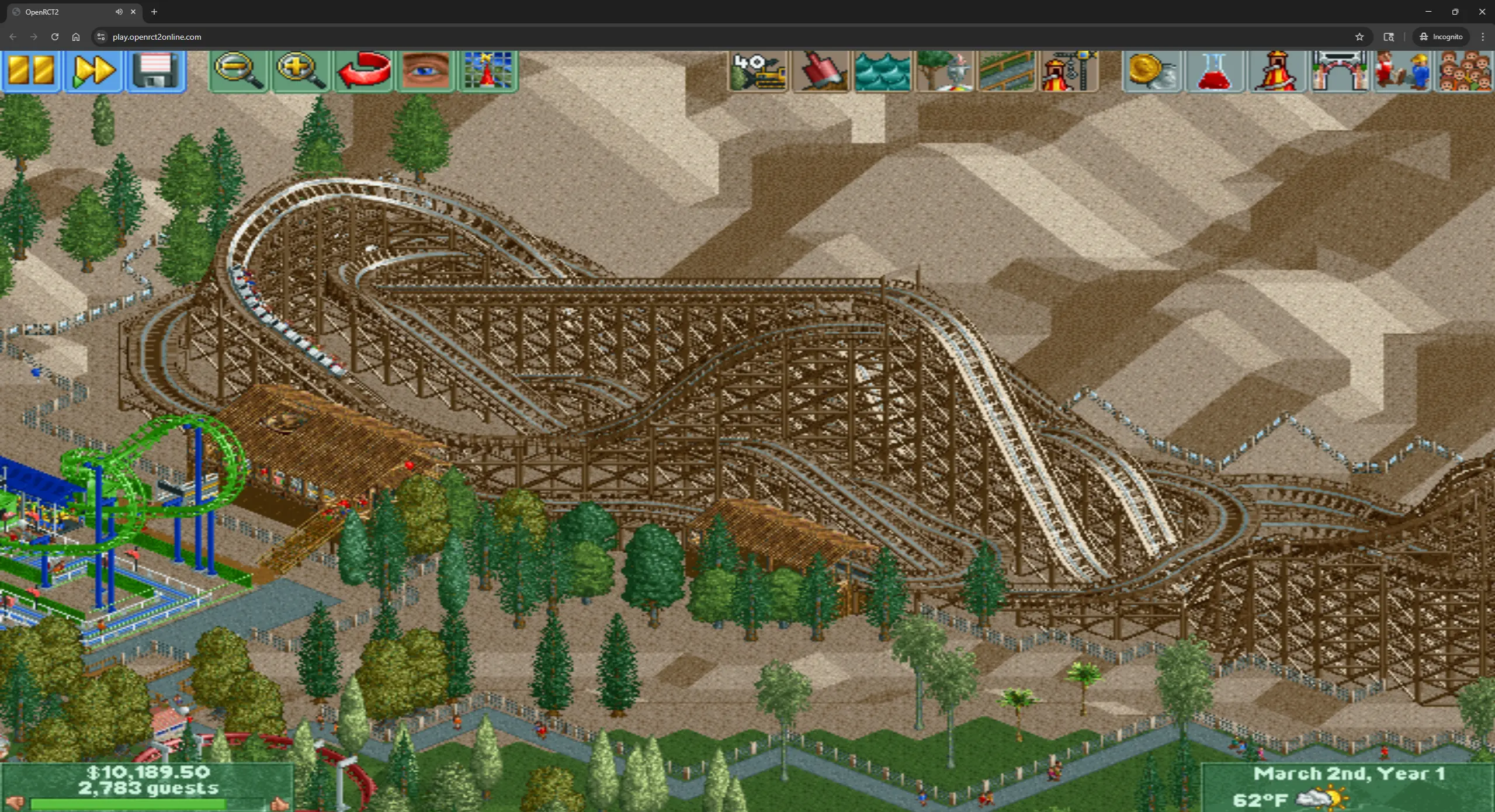Open the footpath construction tool

(1009, 71)
